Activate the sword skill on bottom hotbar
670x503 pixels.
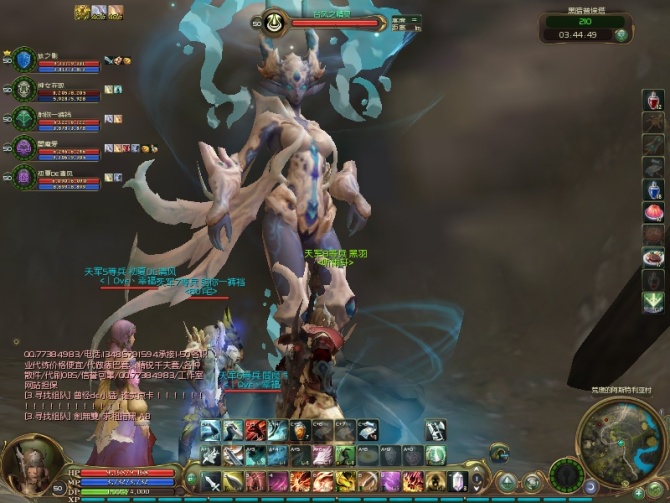pos(212,481)
